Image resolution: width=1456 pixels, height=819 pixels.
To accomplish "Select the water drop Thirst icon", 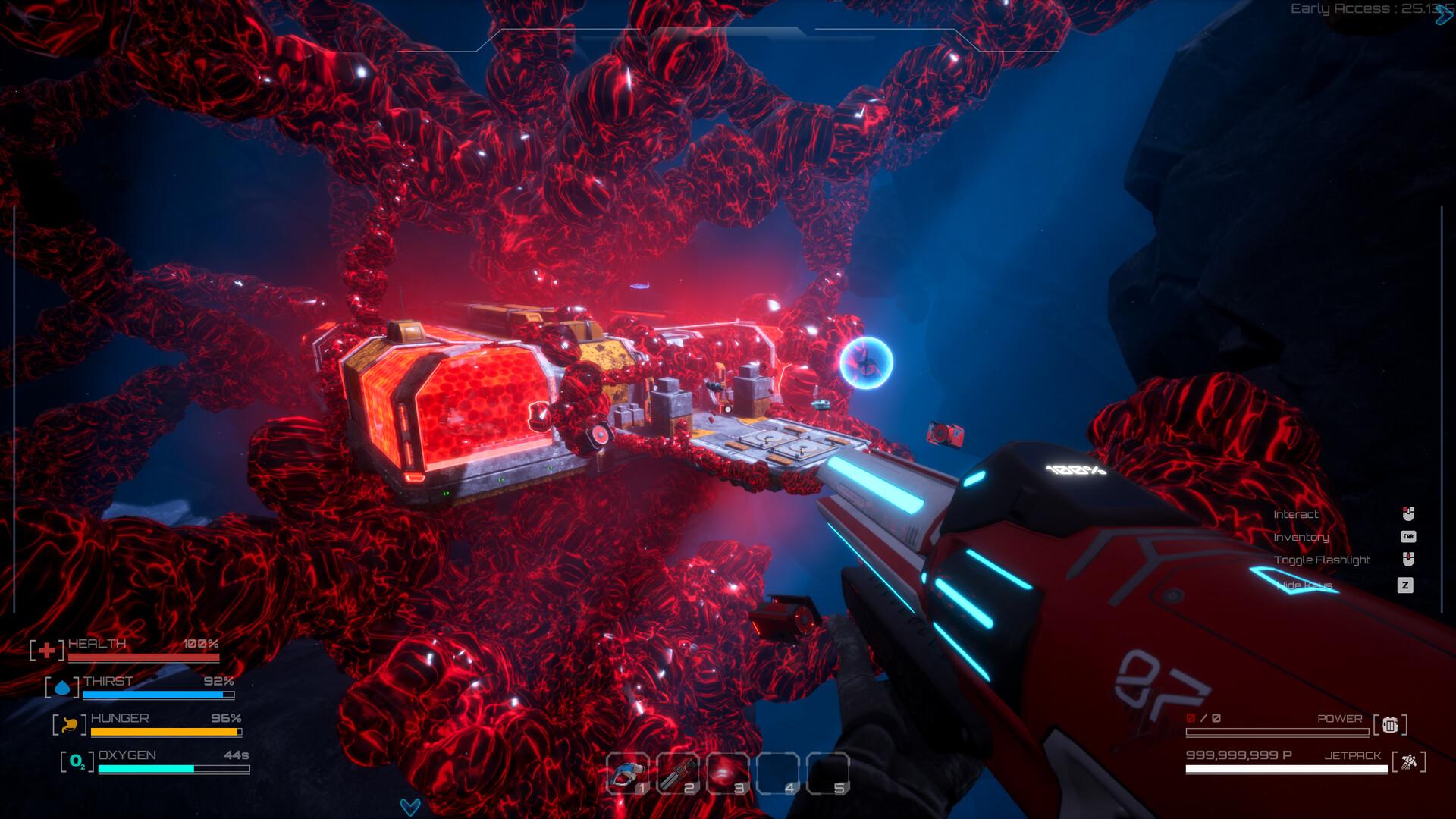I will (x=63, y=688).
